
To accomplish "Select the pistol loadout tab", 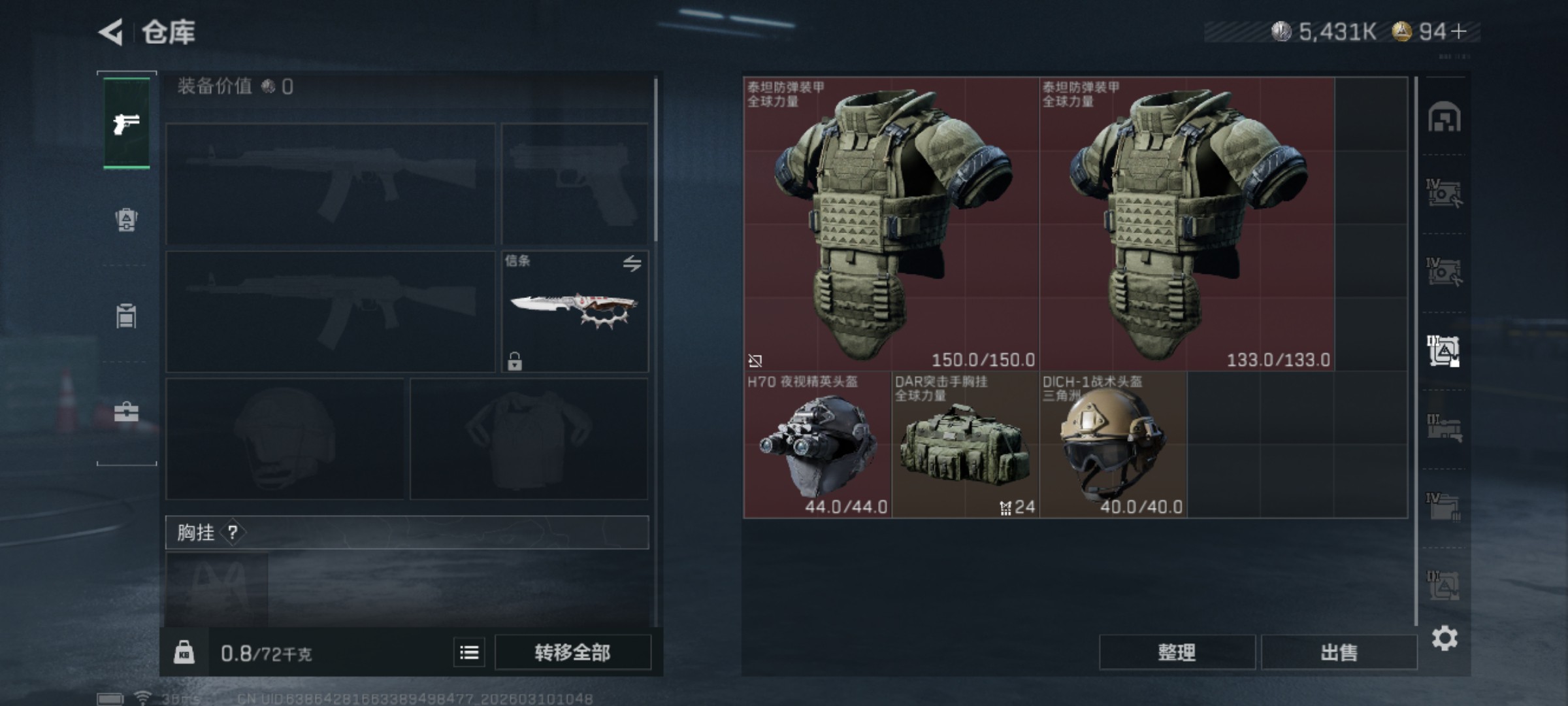I will pyautogui.click(x=126, y=124).
